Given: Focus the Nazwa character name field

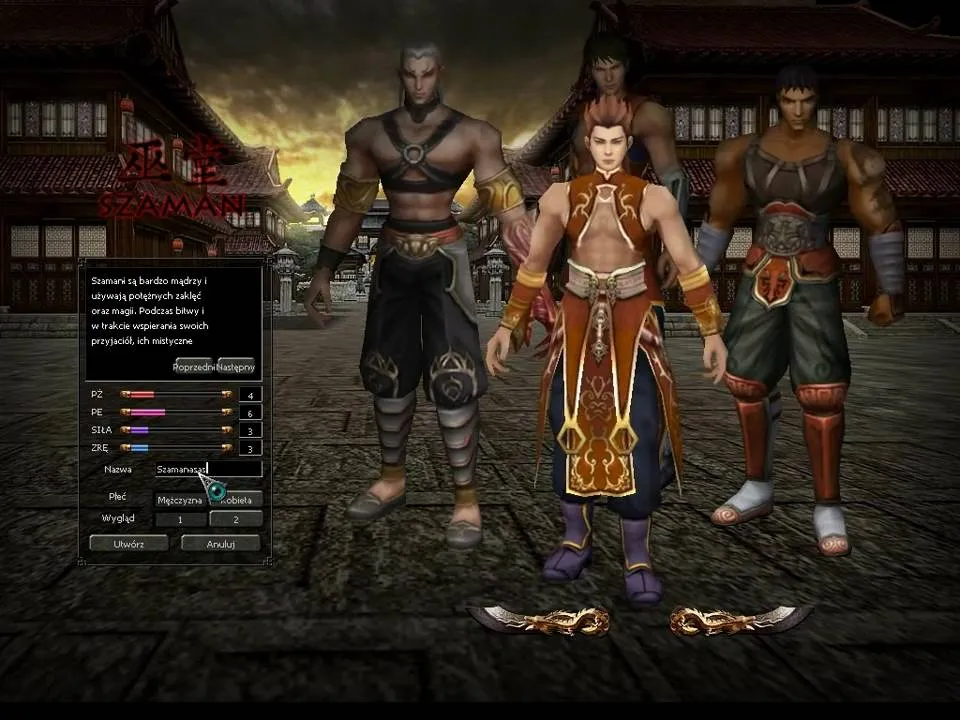Looking at the screenshot, I should 208,468.
